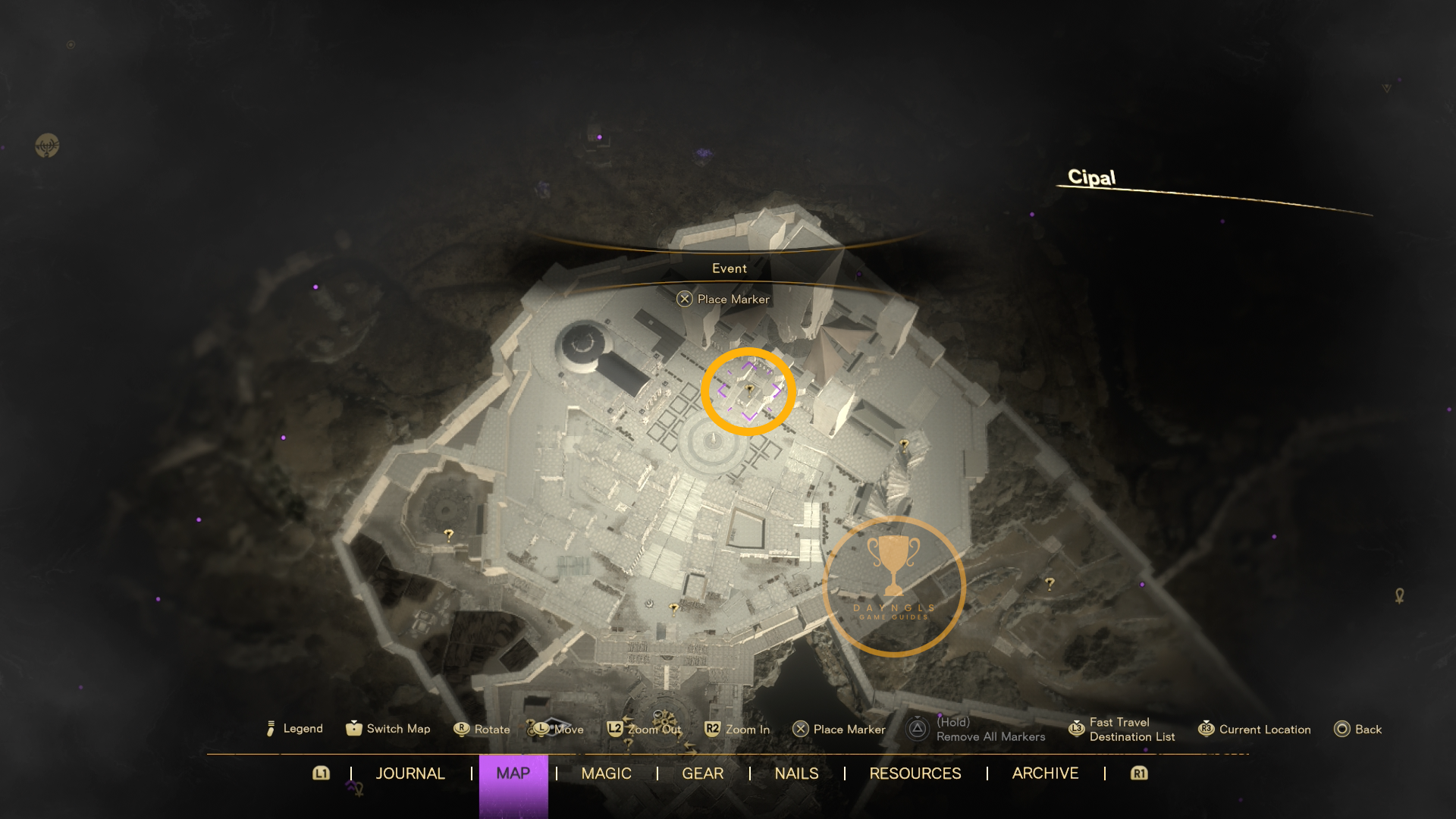
Task: Select the Map tab
Action: click(513, 773)
